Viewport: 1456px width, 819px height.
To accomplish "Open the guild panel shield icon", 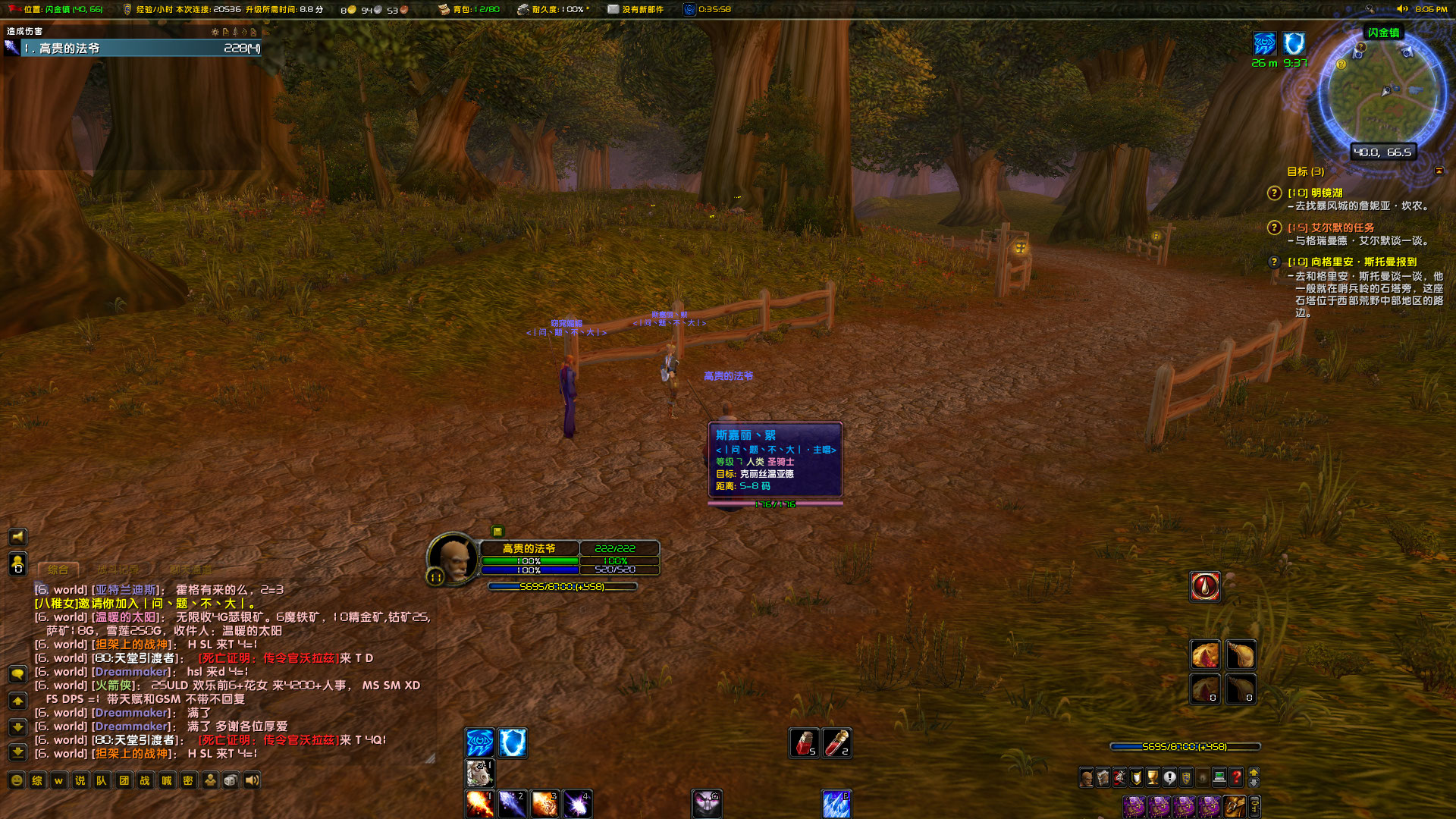I will 1186,777.
